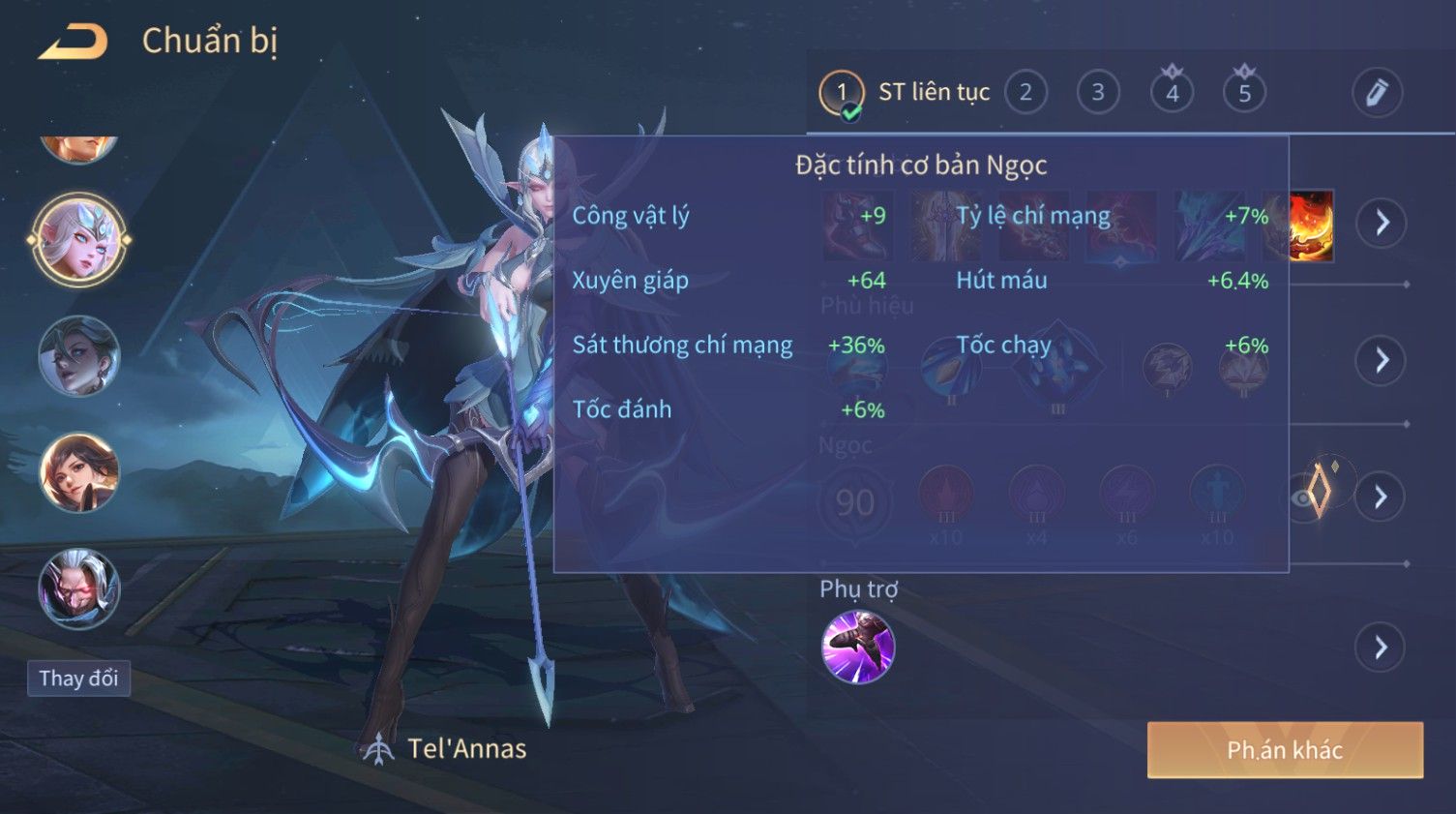The width and height of the screenshot is (1456, 814).
Task: Toggle the eye icon in Ngọc row
Action: pos(1303,498)
